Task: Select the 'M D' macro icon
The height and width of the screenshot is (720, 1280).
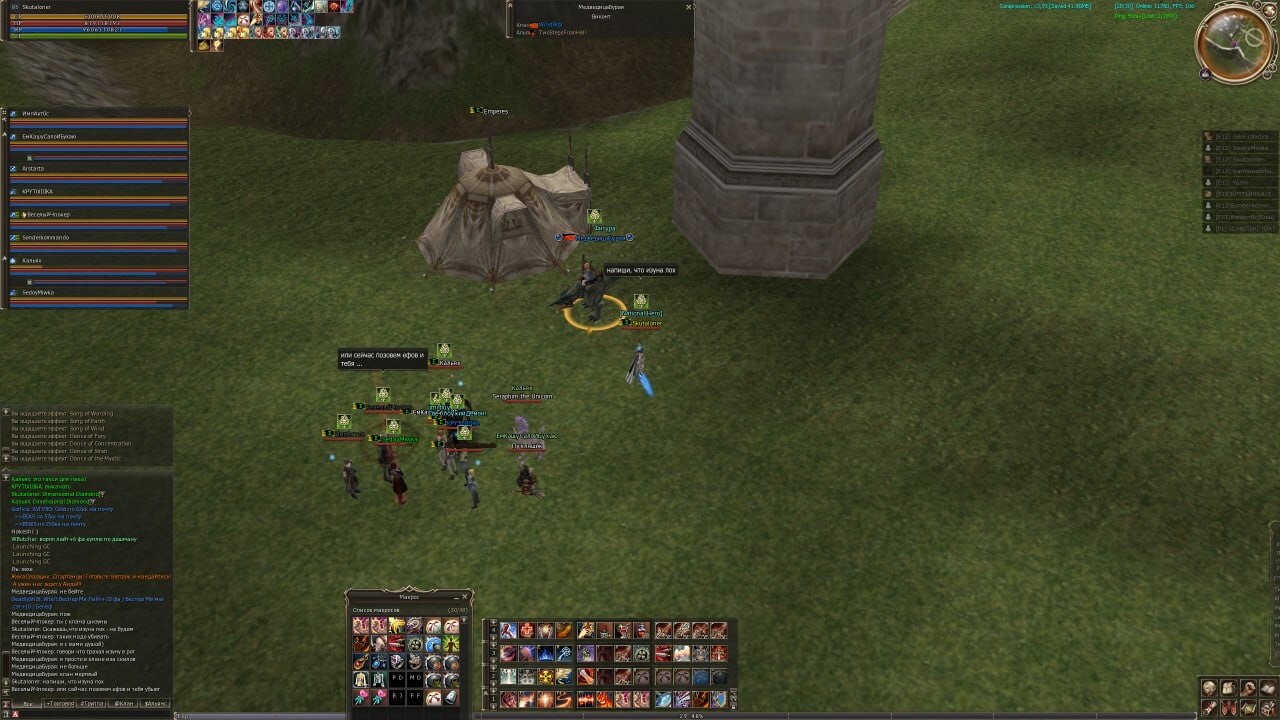Action: point(415,679)
